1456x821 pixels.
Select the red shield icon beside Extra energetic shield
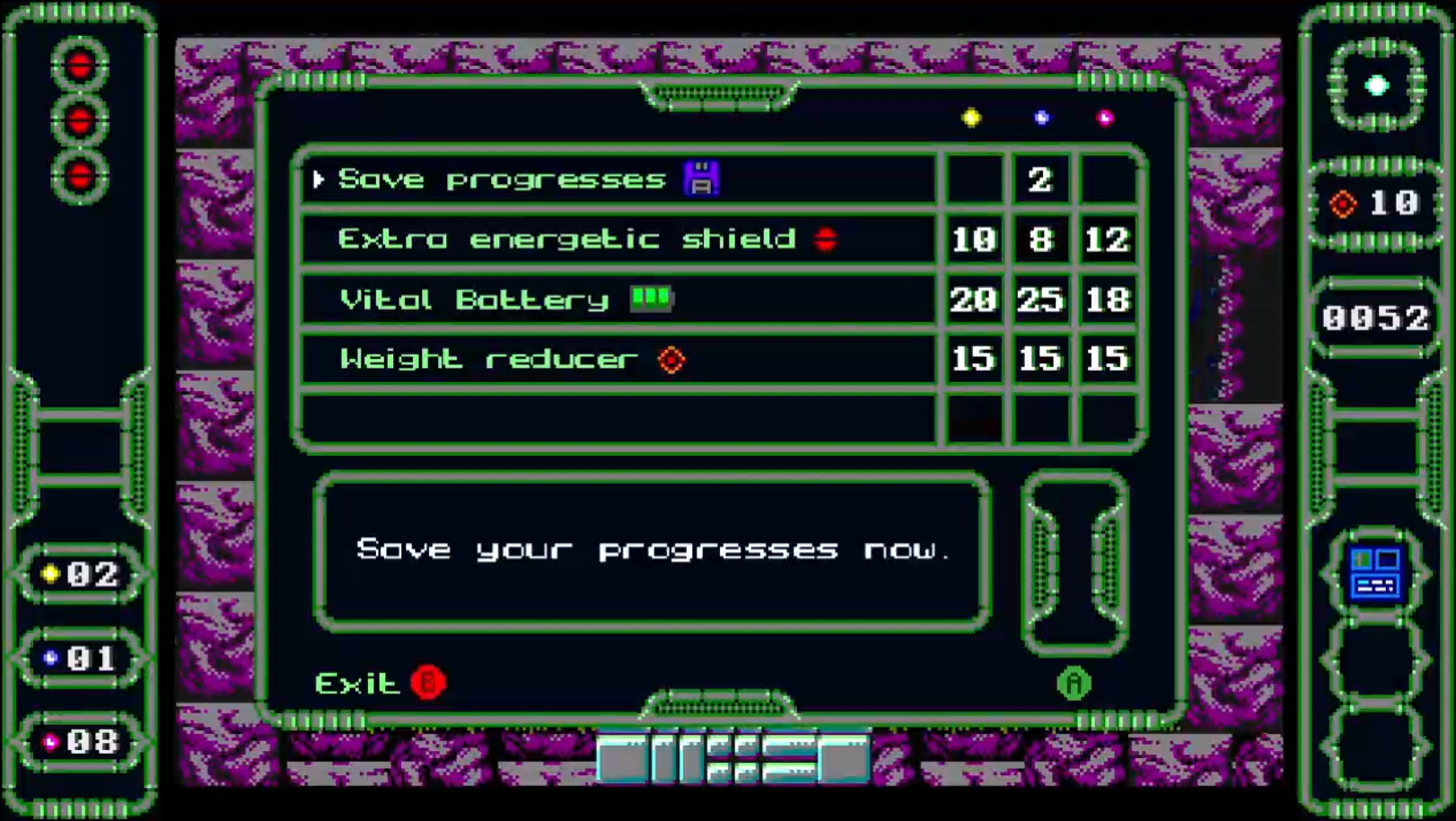(828, 239)
